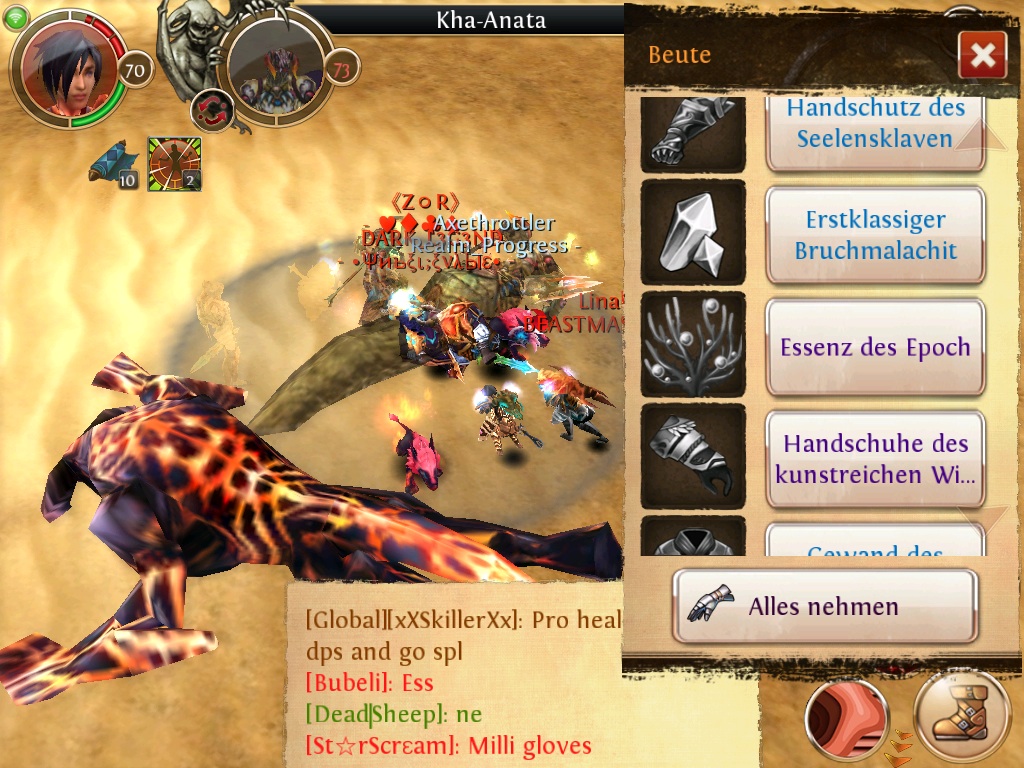The width and height of the screenshot is (1024, 768).
Task: Pick up Erstklassiger Bruchmalachit
Action: (x=875, y=236)
